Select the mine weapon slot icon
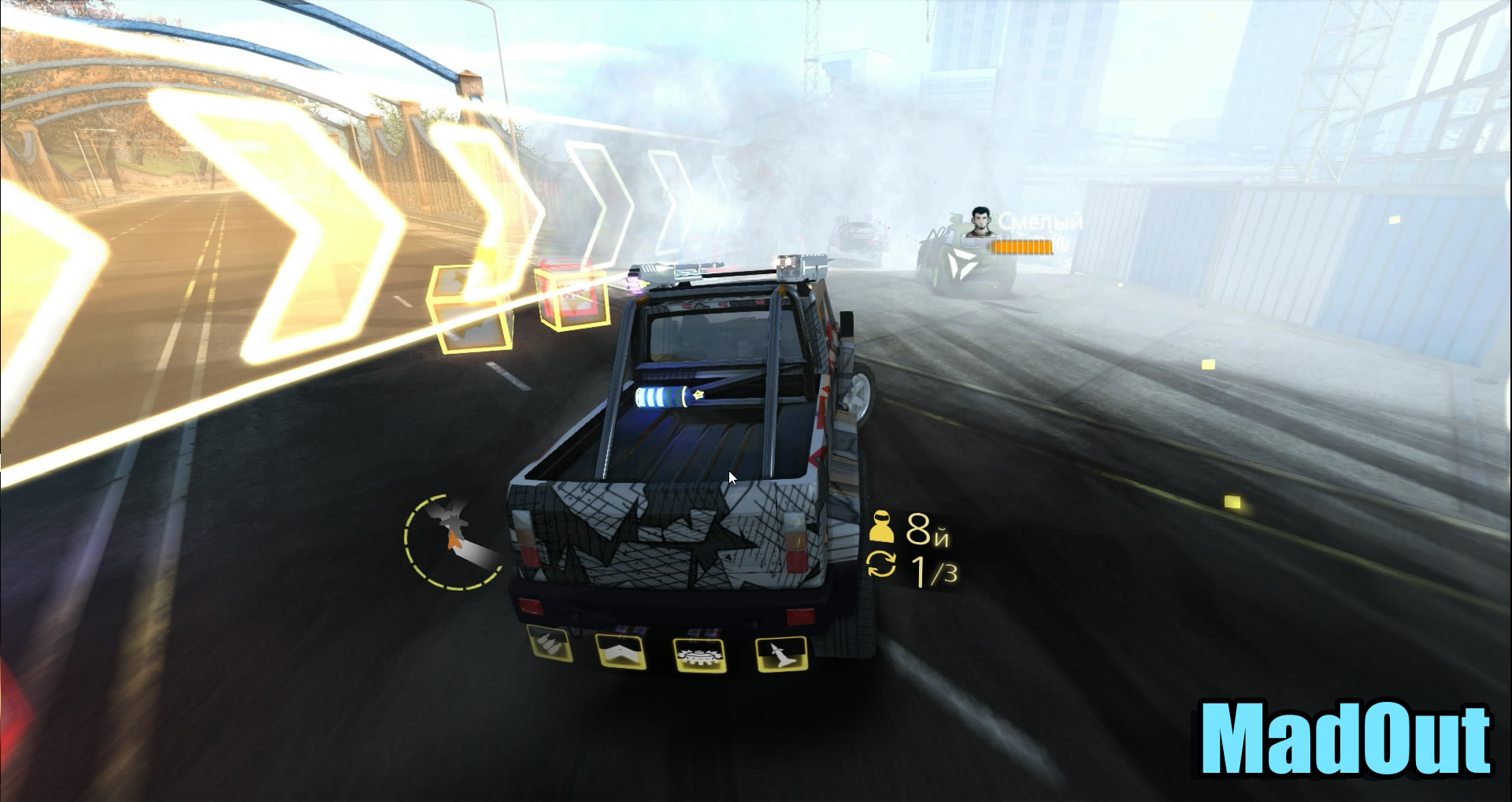The width and height of the screenshot is (1512, 802). (699, 655)
